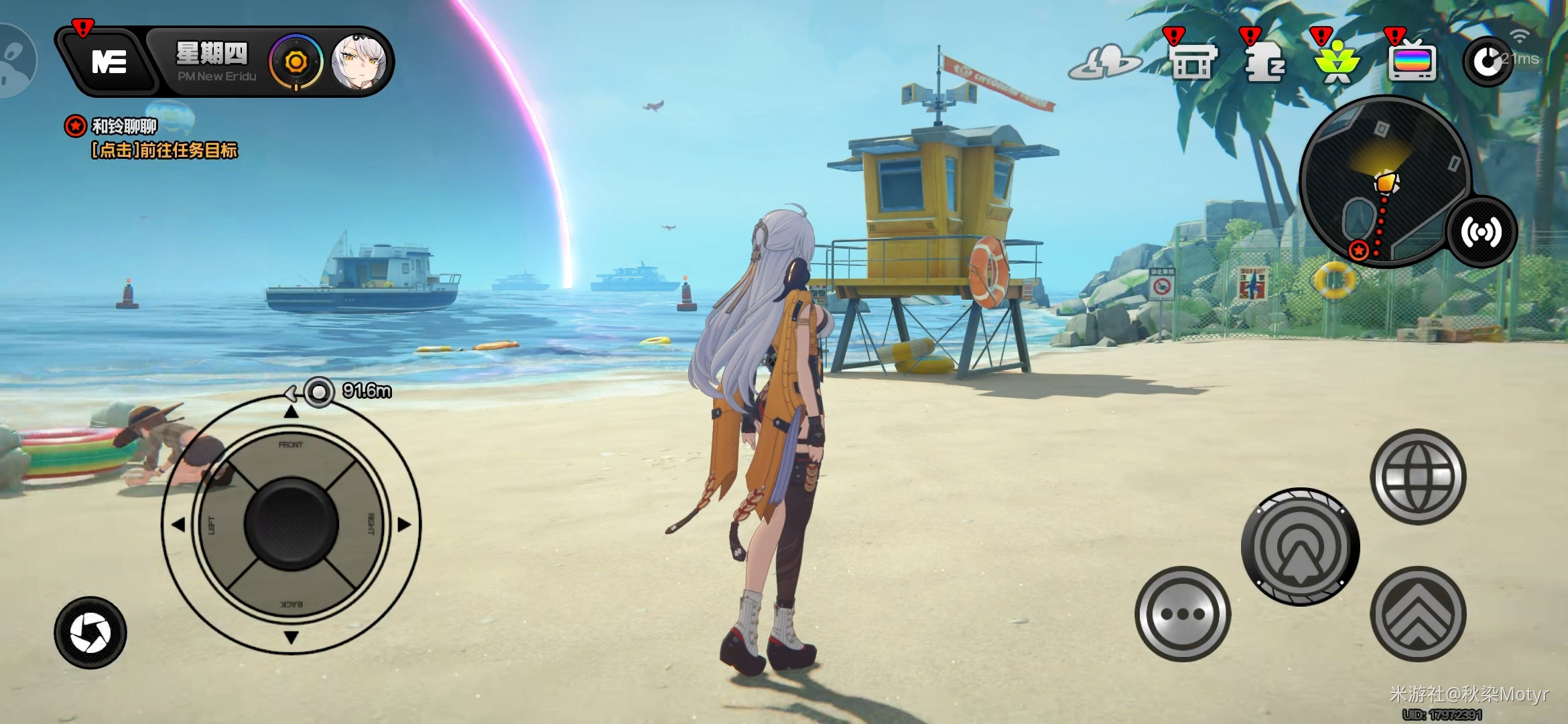Tap the three-dots chat button
The height and width of the screenshot is (724, 1568).
pyautogui.click(x=1183, y=613)
